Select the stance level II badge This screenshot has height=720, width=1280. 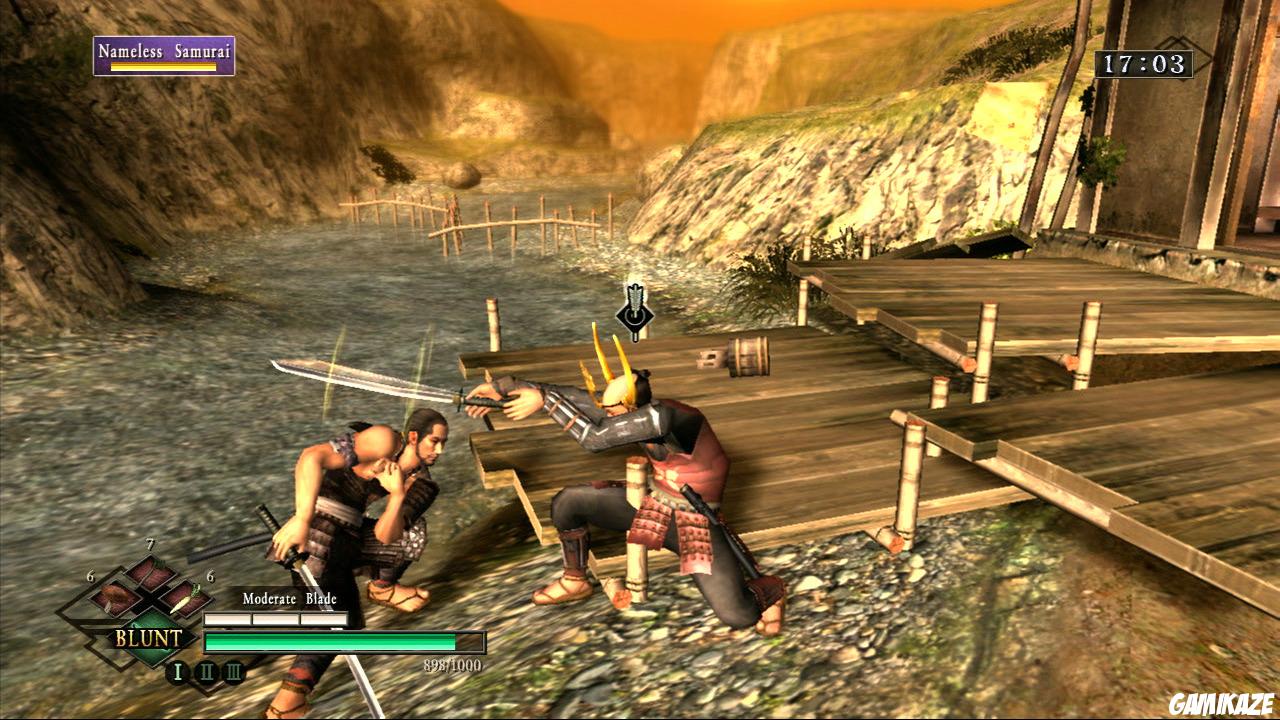point(207,672)
